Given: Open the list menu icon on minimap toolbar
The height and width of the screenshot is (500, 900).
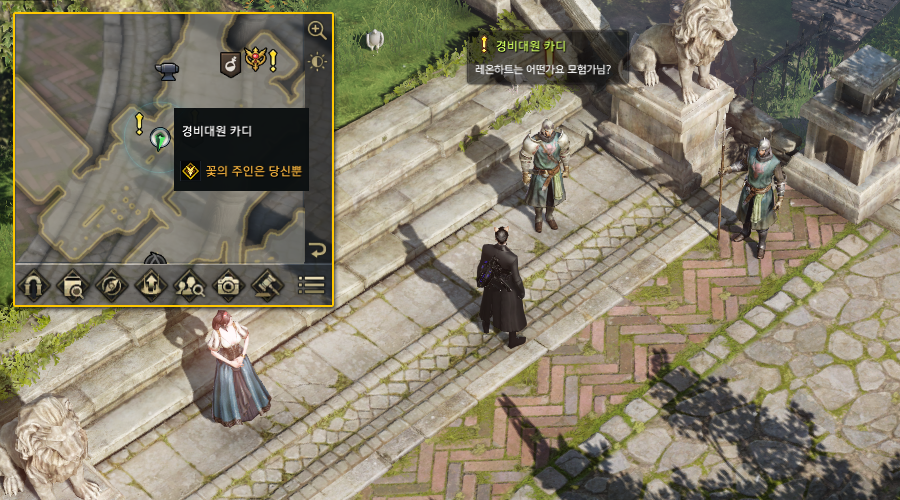Looking at the screenshot, I should tap(311, 285).
